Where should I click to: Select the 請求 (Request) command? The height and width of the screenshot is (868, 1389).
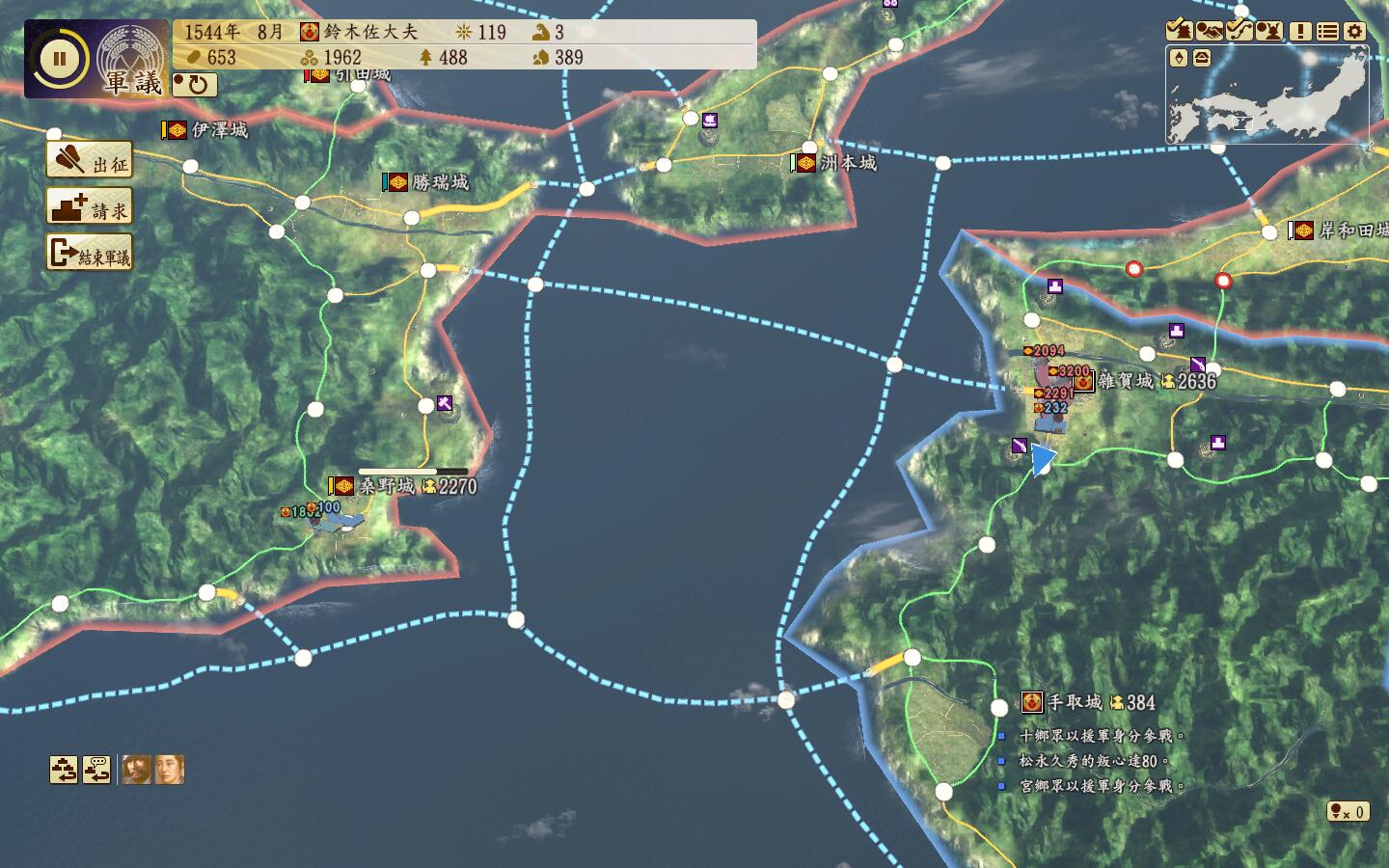[90, 207]
